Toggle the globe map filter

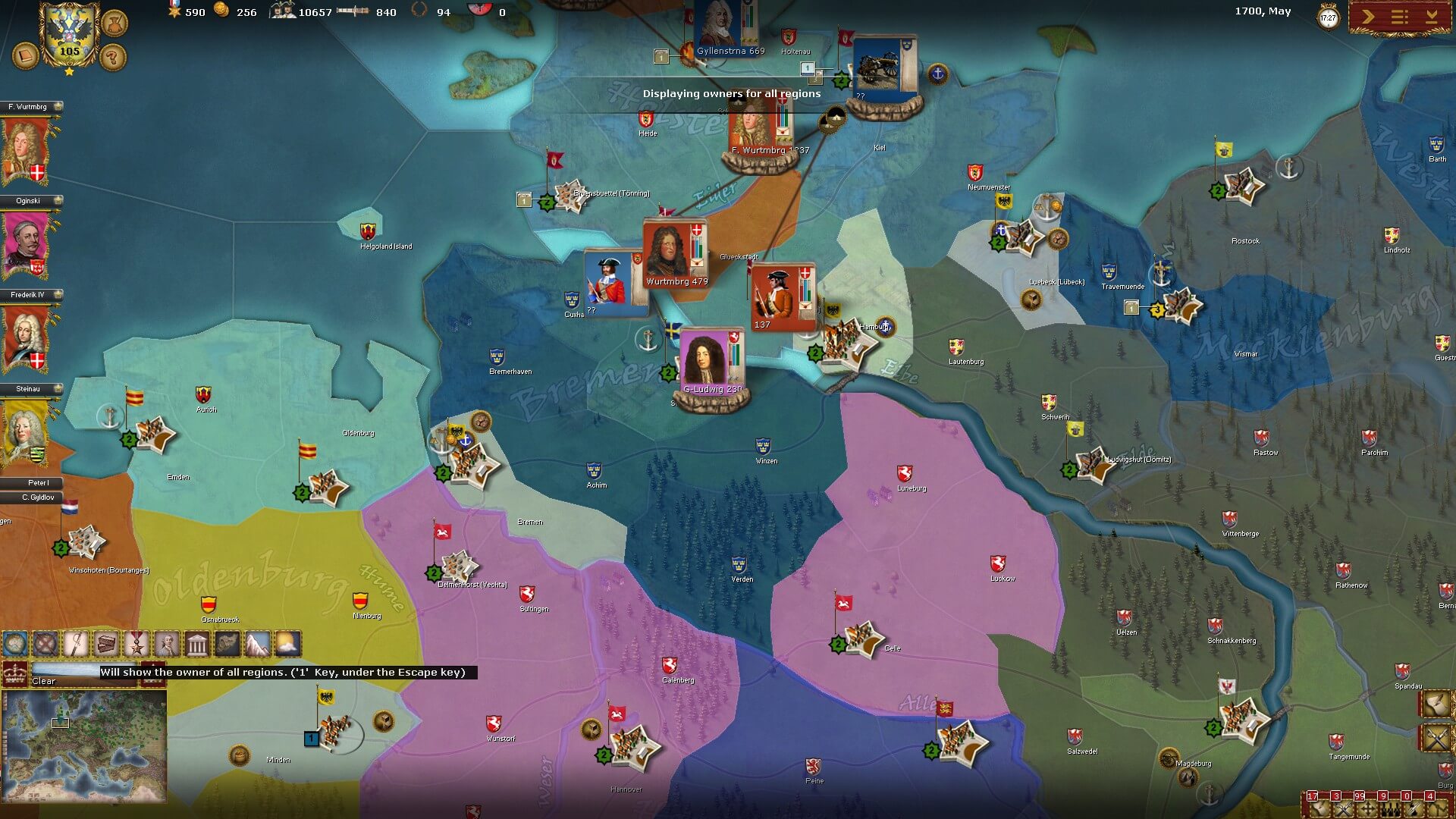click(15, 645)
